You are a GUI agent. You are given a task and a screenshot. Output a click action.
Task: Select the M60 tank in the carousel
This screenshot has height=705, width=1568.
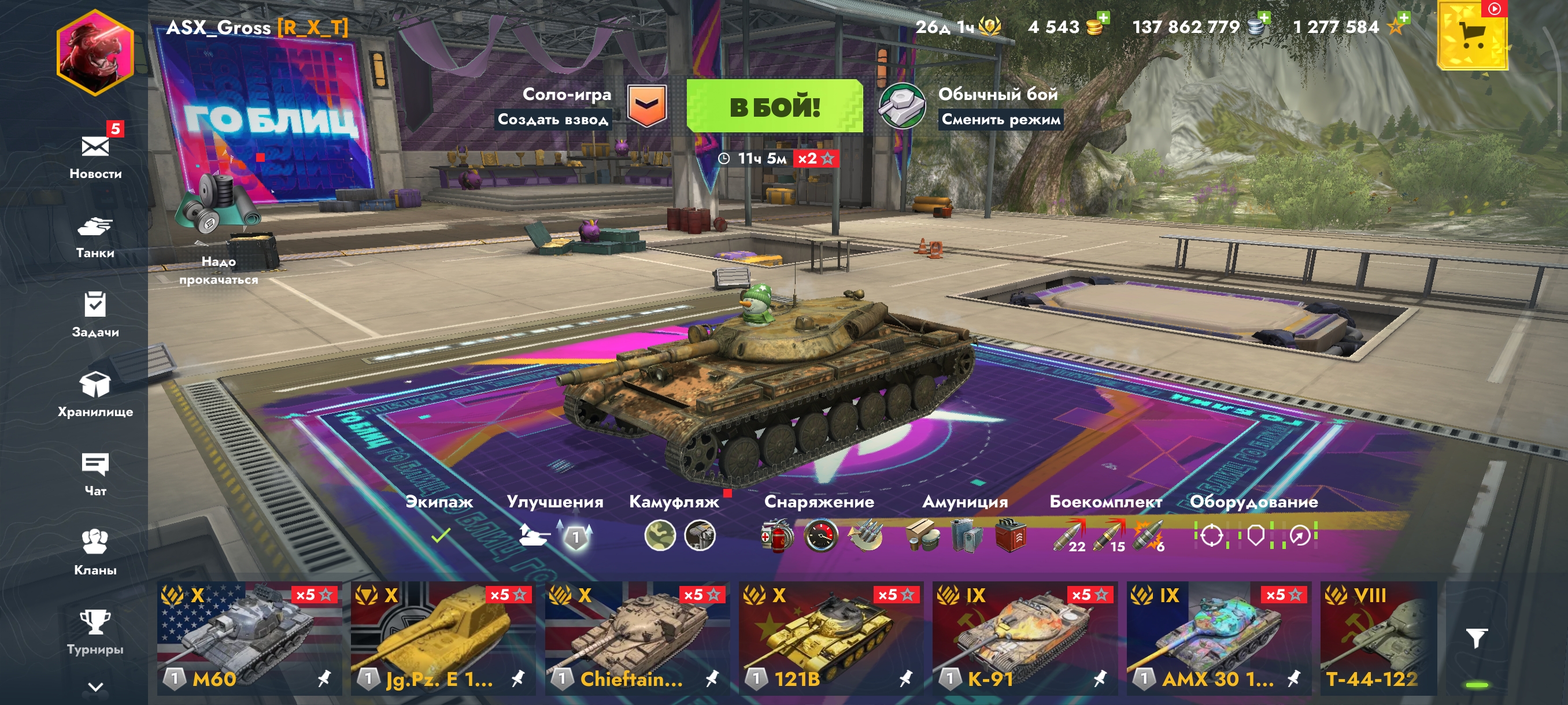tap(249, 637)
